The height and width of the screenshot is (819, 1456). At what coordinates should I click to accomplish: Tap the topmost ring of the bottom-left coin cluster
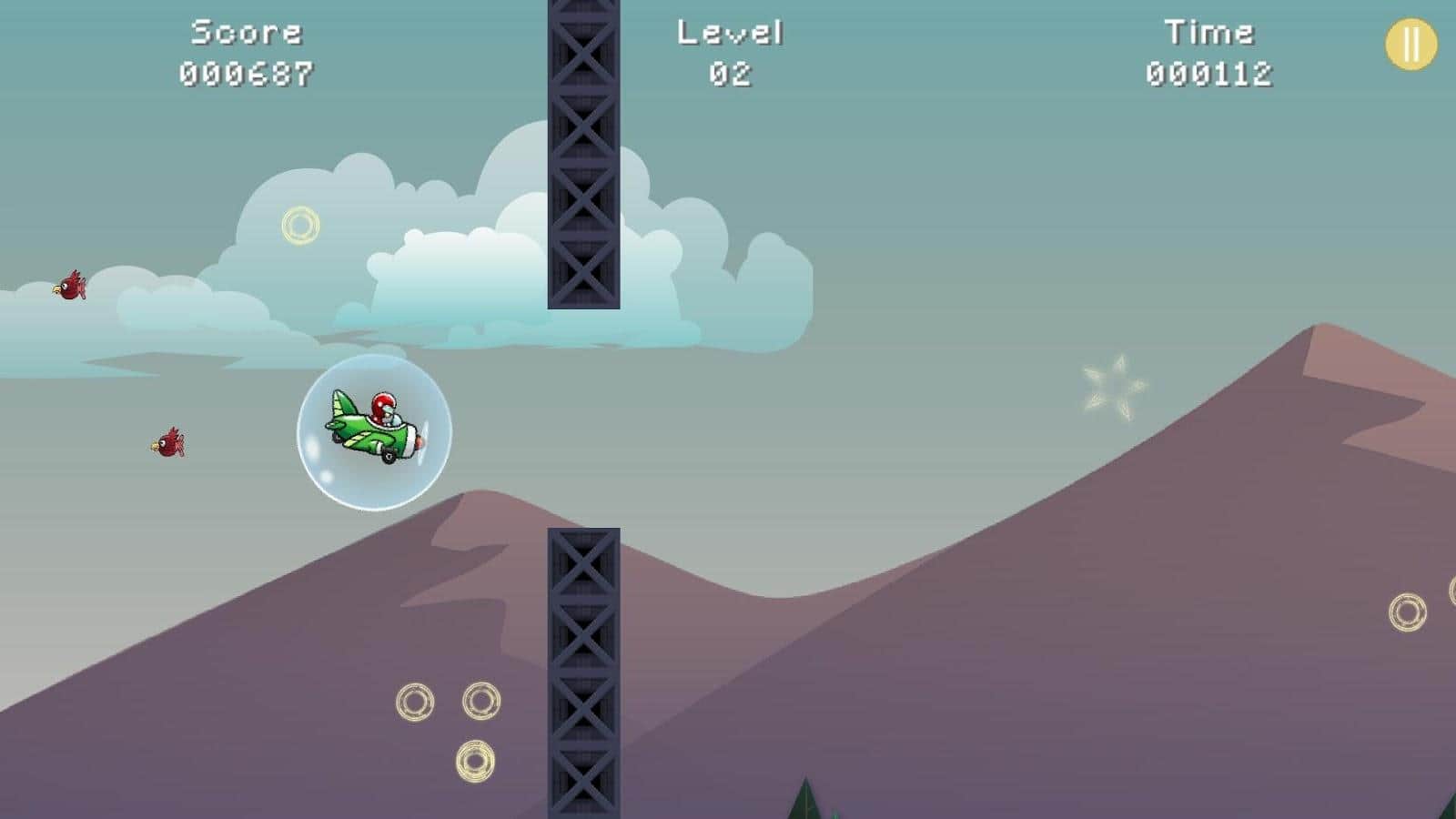[x=479, y=701]
